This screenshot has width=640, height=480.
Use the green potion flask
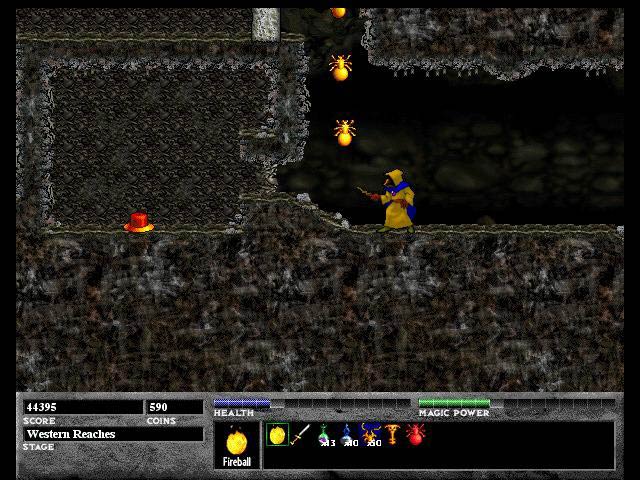pos(324,435)
